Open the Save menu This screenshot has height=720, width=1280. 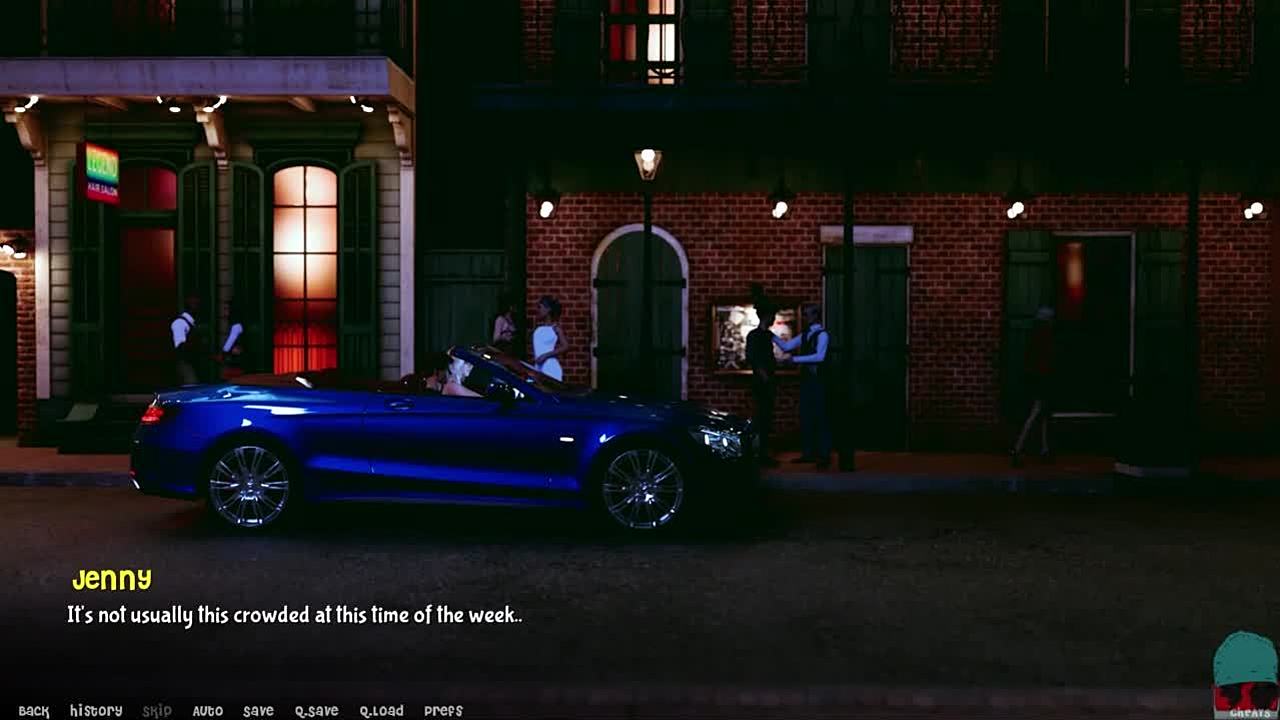(258, 711)
